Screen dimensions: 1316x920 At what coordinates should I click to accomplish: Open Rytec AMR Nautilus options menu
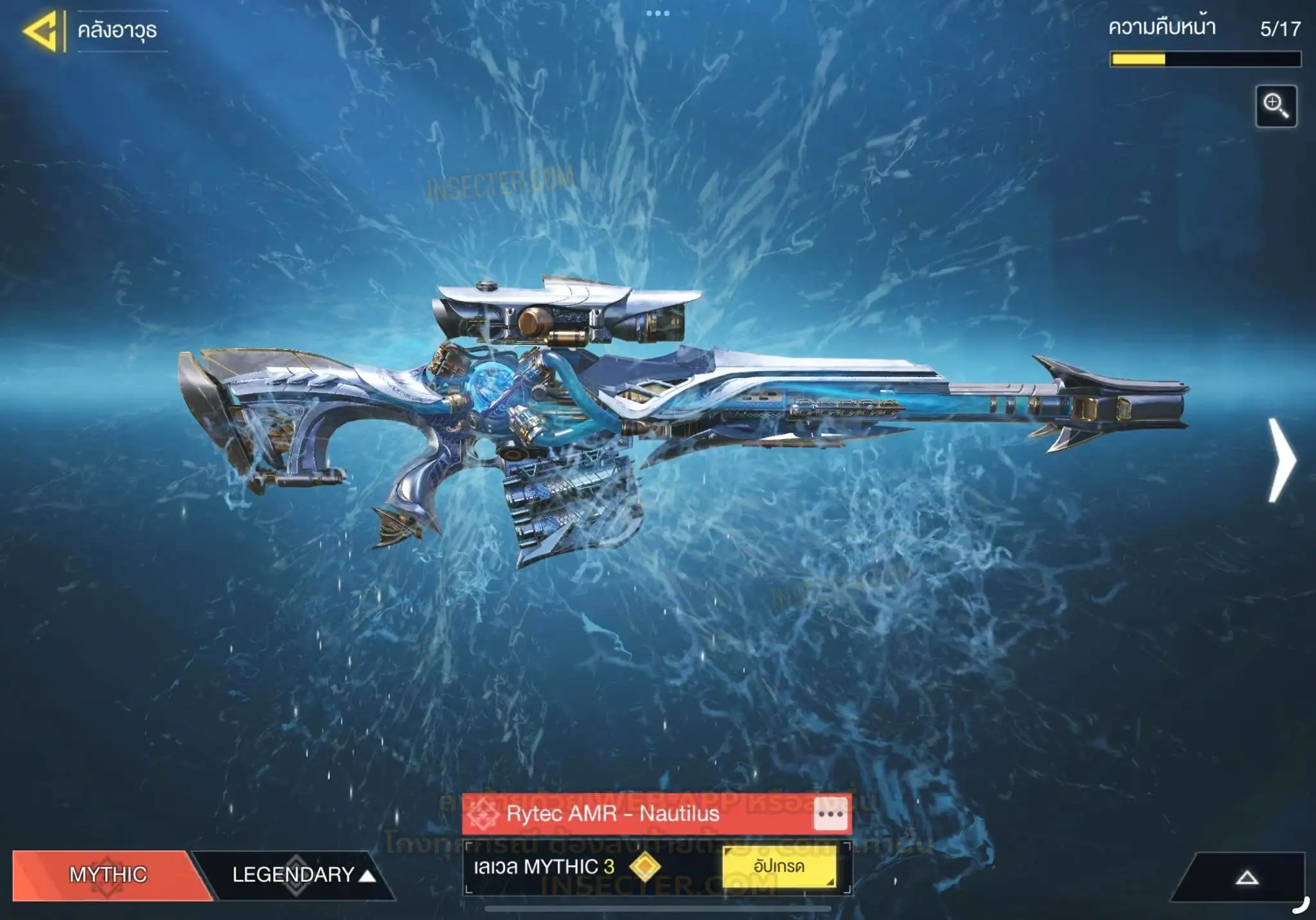(830, 814)
